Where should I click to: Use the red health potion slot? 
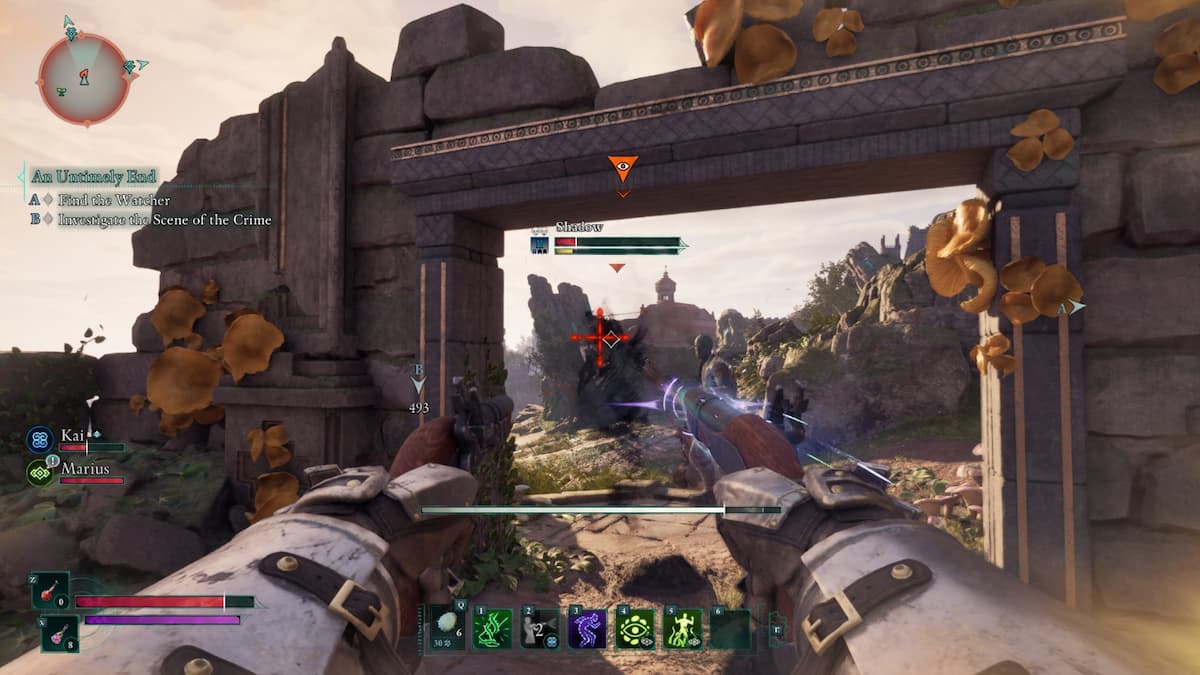click(50, 591)
